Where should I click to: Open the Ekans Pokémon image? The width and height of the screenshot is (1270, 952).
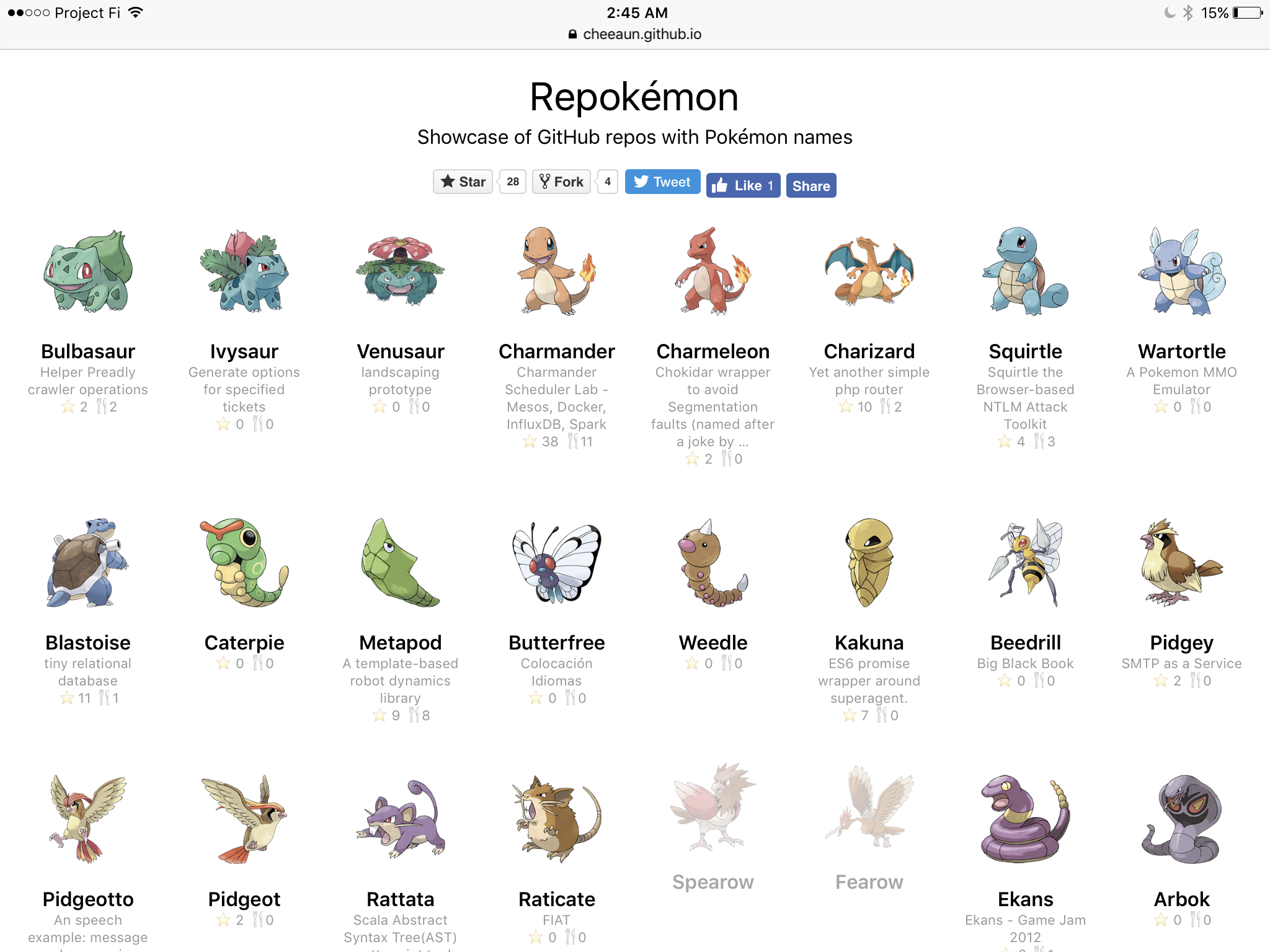(1024, 818)
